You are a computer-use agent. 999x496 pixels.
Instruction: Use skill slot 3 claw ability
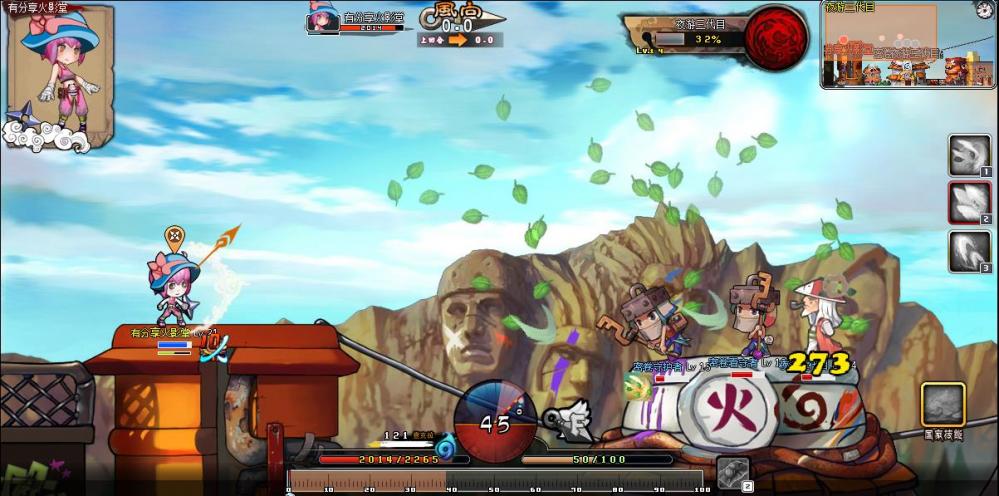click(x=969, y=252)
